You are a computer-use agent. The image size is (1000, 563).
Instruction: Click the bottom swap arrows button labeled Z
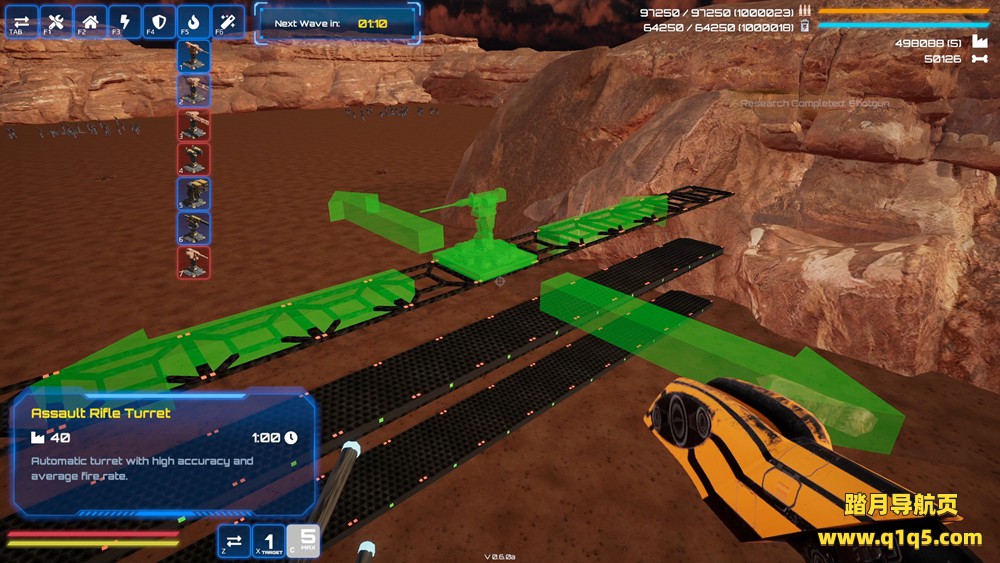(x=234, y=541)
